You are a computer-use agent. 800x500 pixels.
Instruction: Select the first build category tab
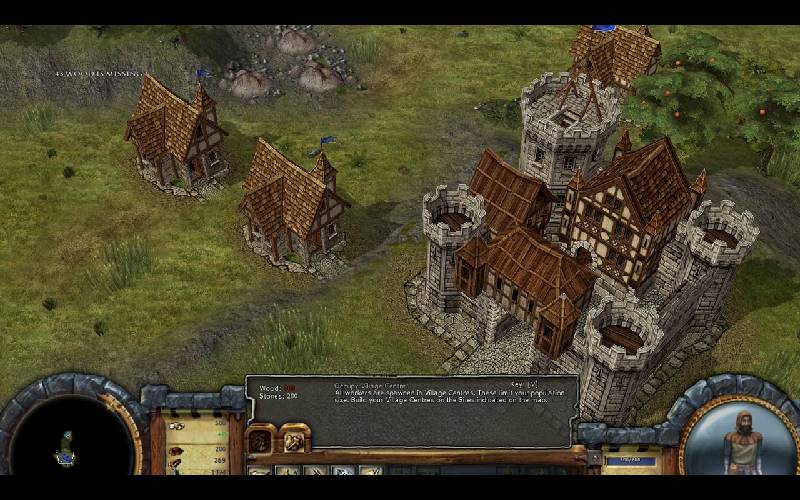[261, 438]
